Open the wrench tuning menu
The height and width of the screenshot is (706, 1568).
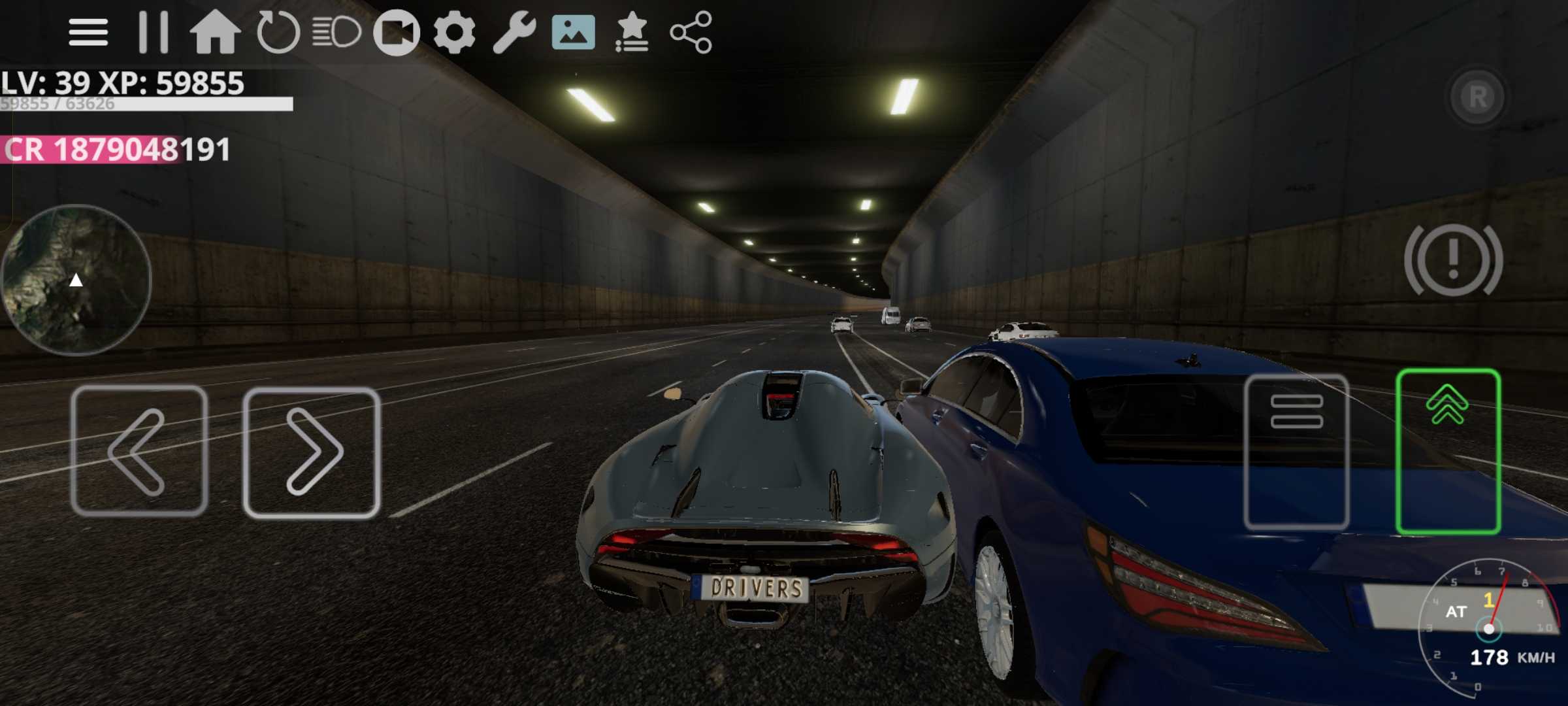pyautogui.click(x=514, y=32)
